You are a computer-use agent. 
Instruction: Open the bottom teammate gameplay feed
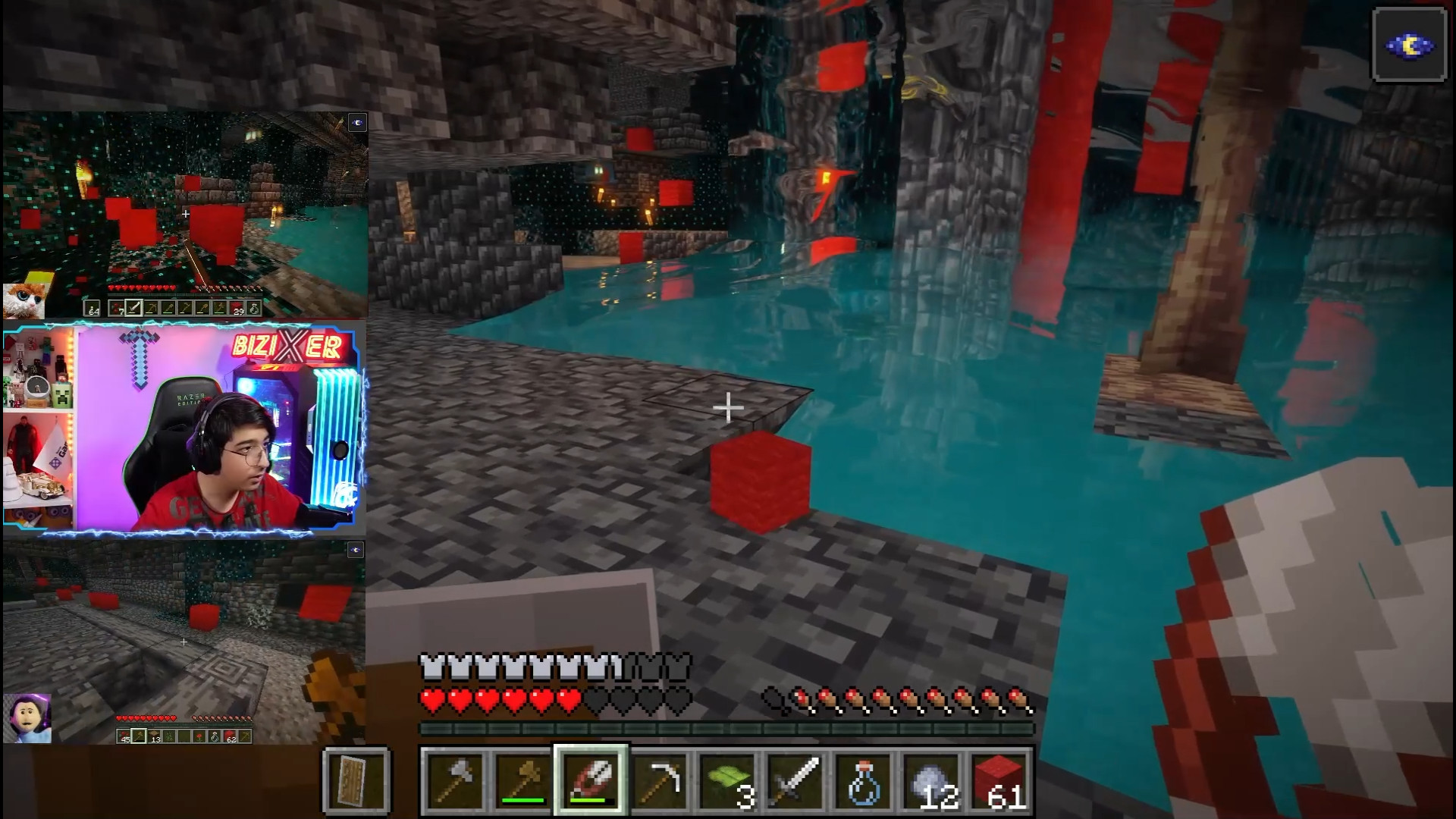click(x=184, y=642)
